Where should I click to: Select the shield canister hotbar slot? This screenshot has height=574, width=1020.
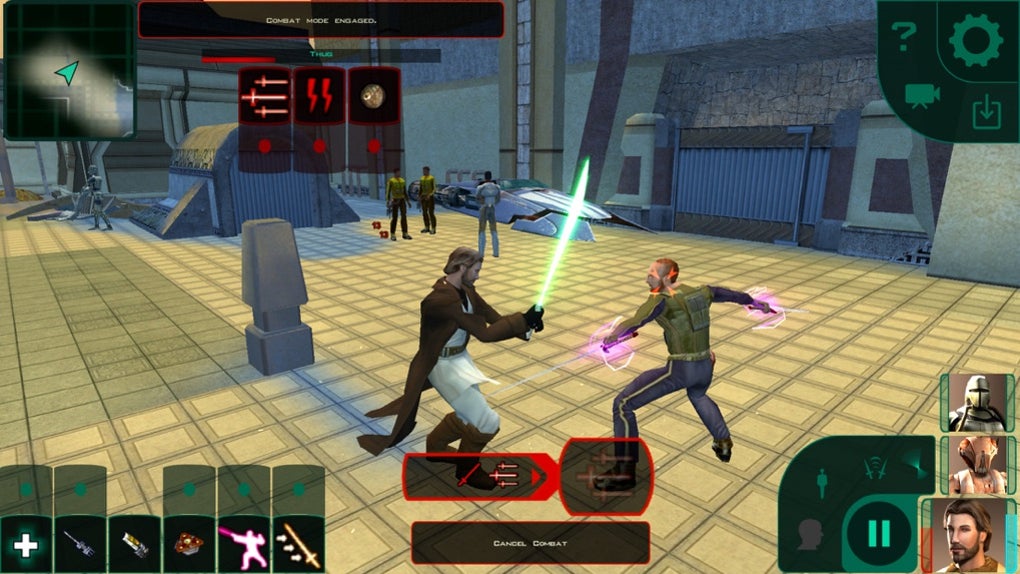coord(134,545)
